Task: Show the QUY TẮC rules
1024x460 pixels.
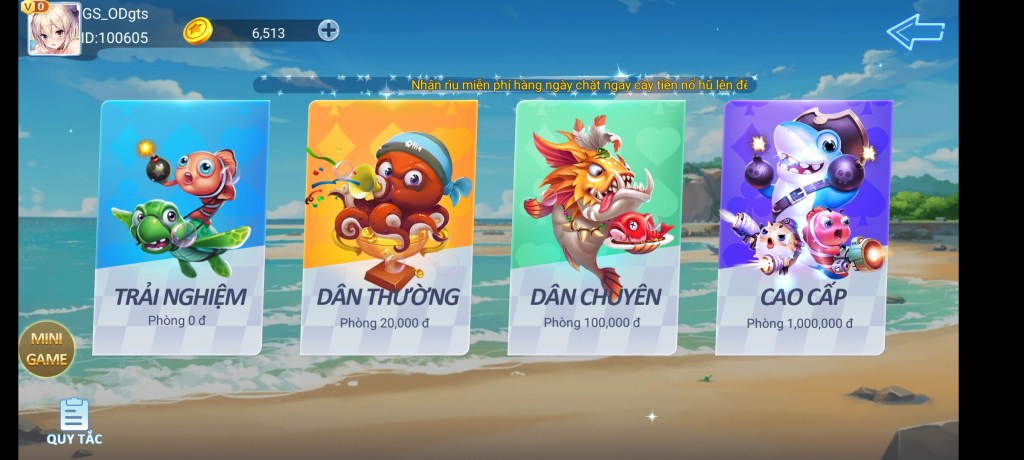Action: tap(74, 421)
